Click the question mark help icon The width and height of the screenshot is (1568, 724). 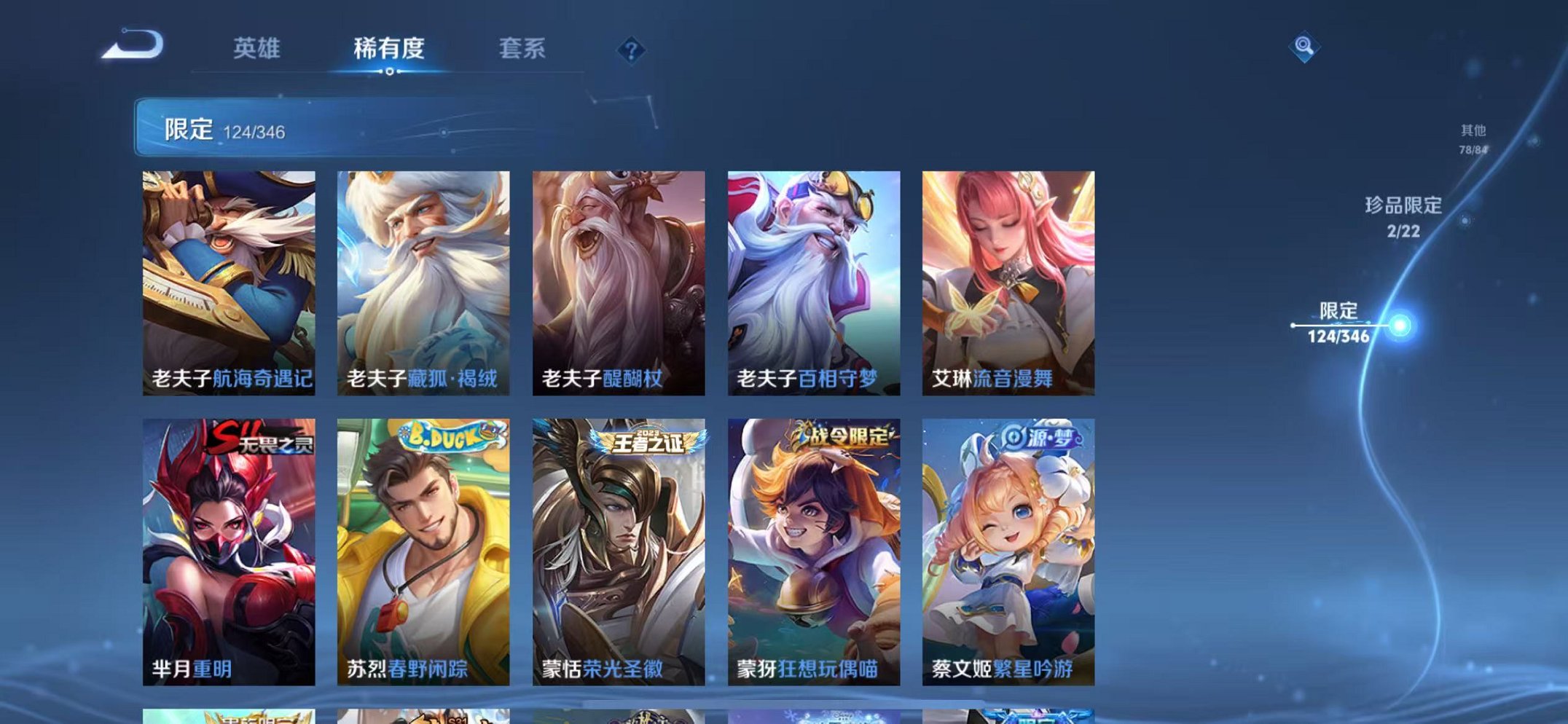coord(631,50)
